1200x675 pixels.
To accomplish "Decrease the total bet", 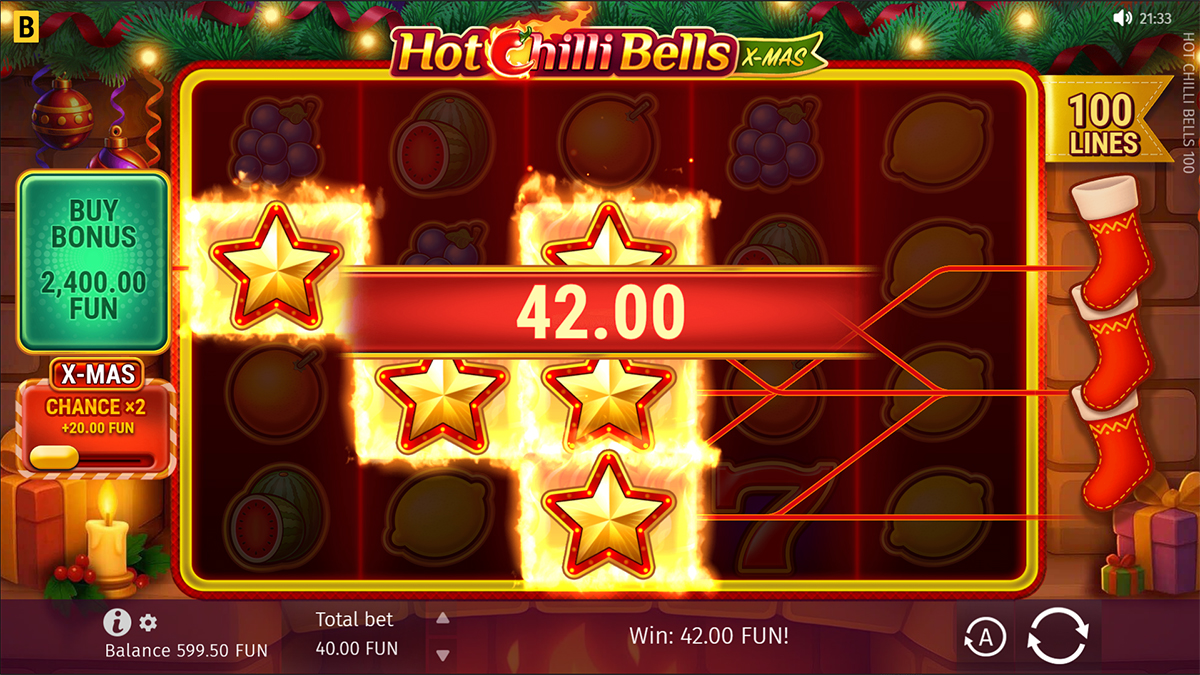I will coord(443,654).
